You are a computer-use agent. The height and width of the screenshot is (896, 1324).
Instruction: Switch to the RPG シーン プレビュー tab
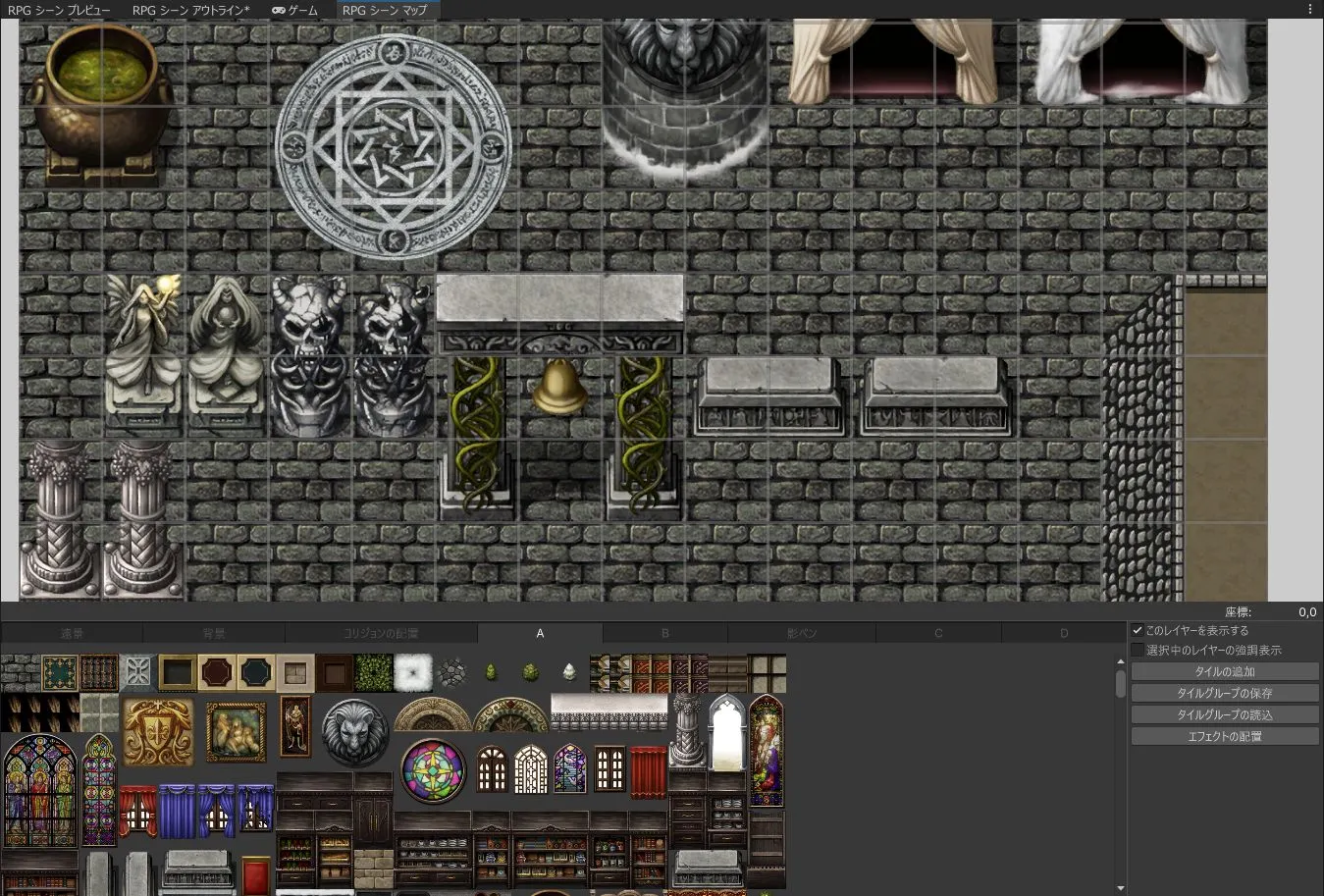pos(59,10)
